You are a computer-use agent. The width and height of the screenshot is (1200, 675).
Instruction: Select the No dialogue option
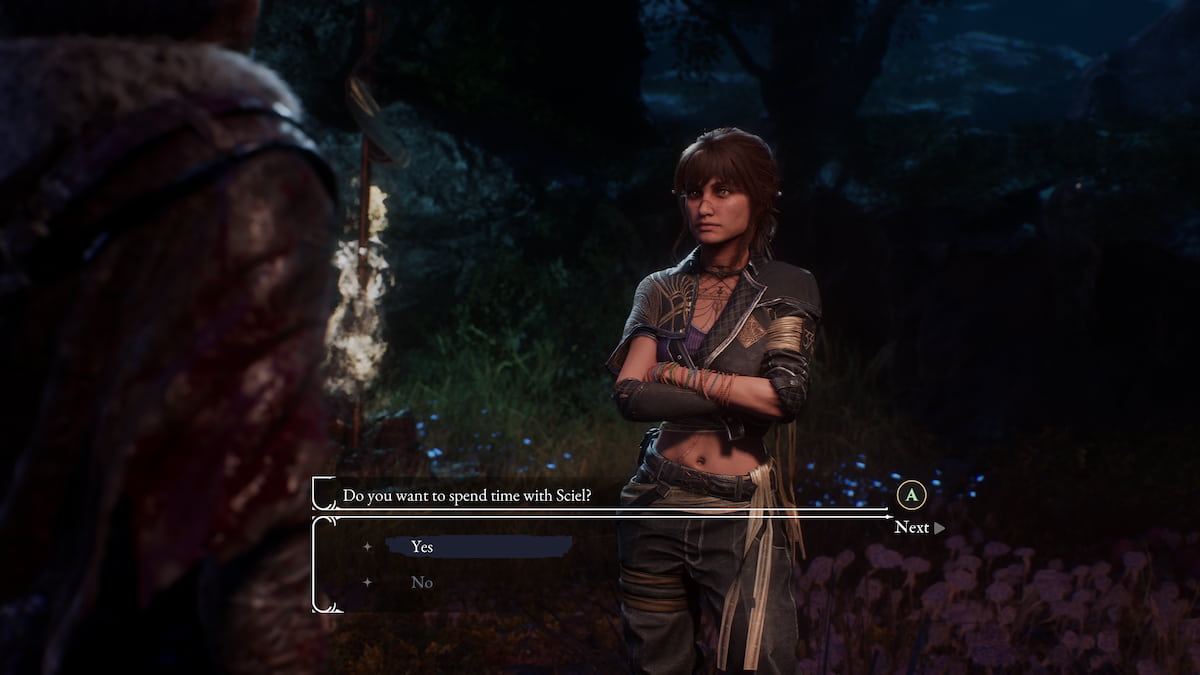[422, 582]
